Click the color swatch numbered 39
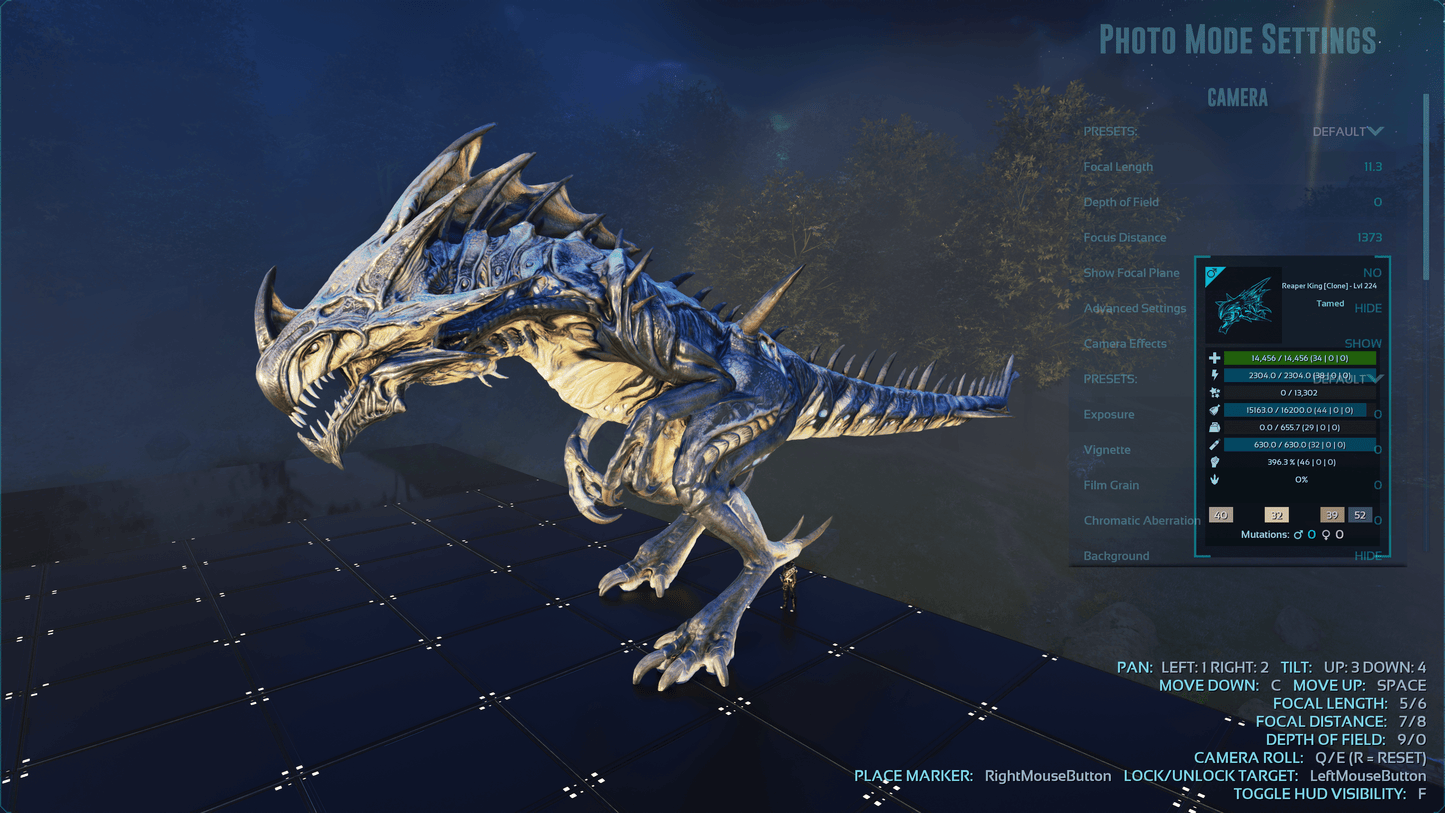 [x=1331, y=515]
